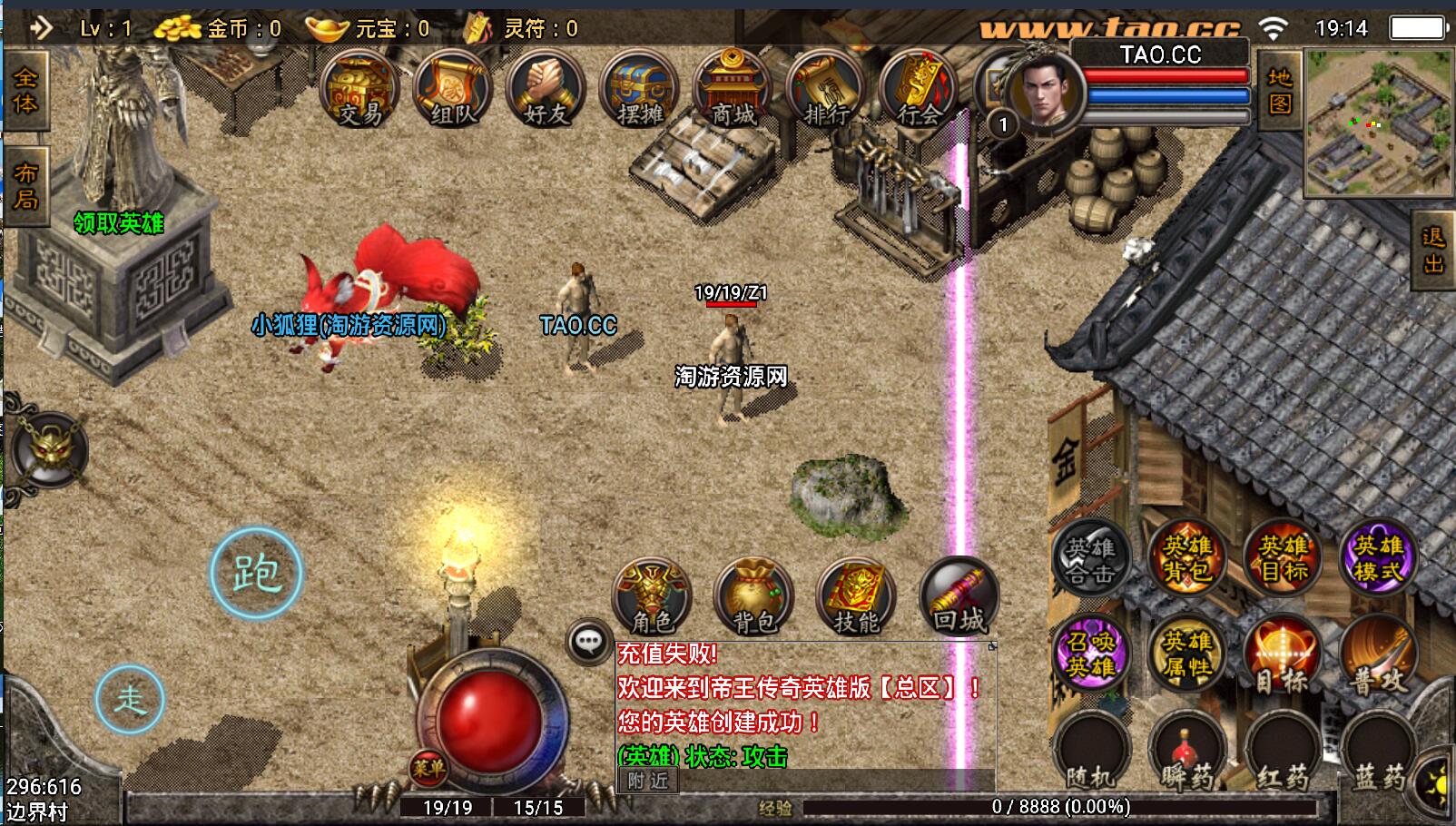Tap the 召唤英雄 summon hero button
The image size is (1456, 826).
pyautogui.click(x=1090, y=654)
